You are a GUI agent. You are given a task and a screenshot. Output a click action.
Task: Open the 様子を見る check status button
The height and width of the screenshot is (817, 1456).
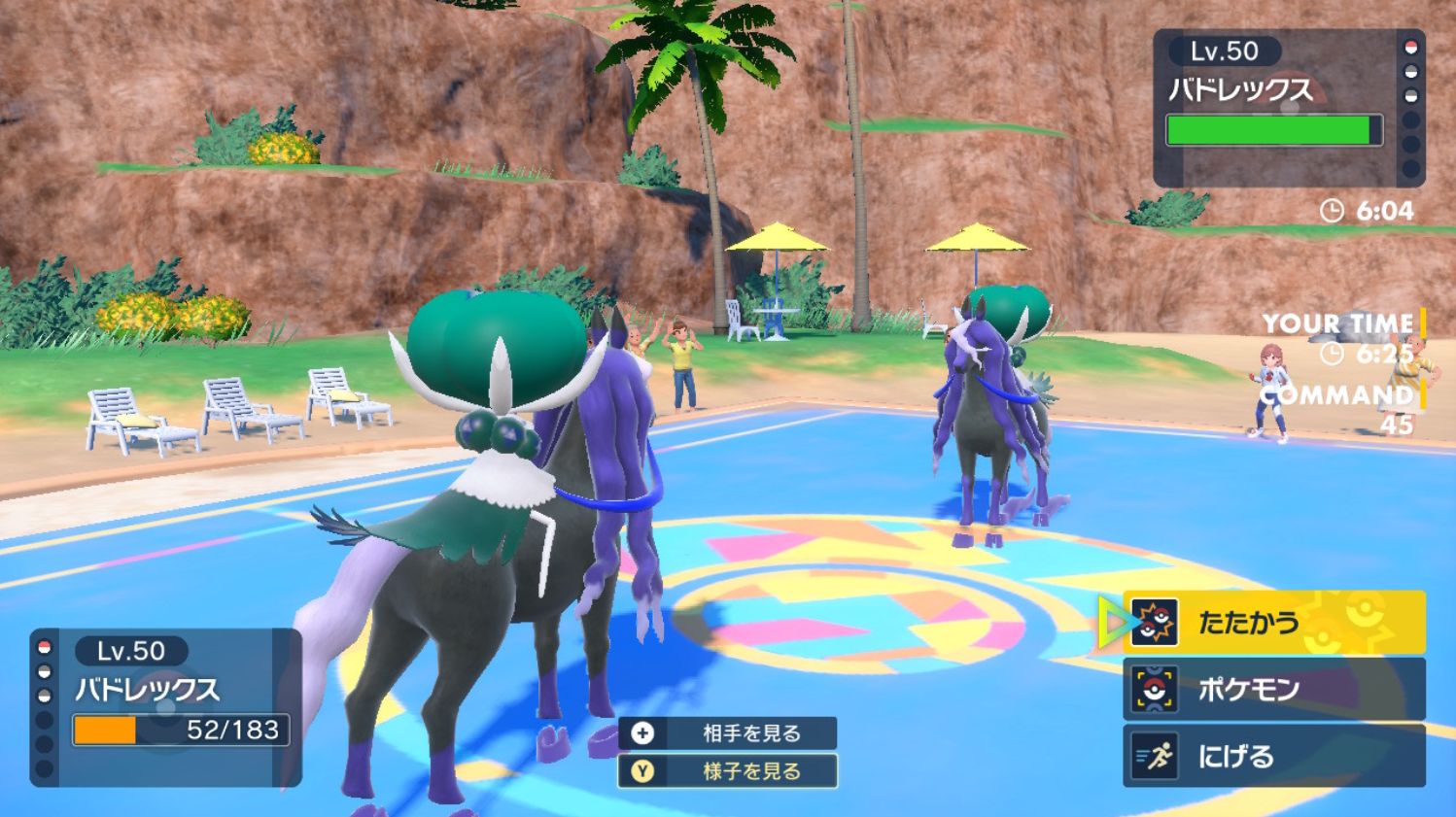point(728,771)
